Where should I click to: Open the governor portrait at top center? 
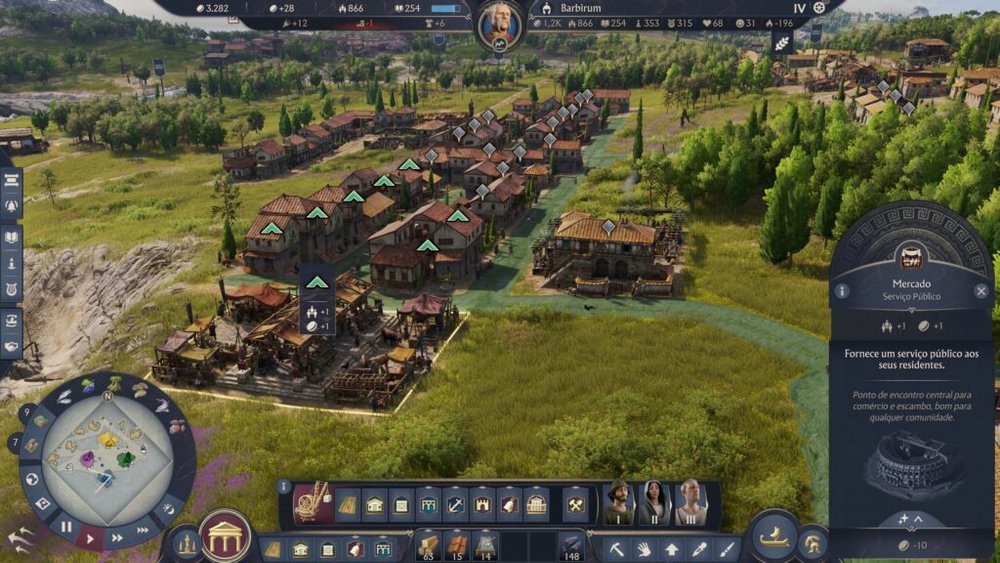pyautogui.click(x=498, y=27)
